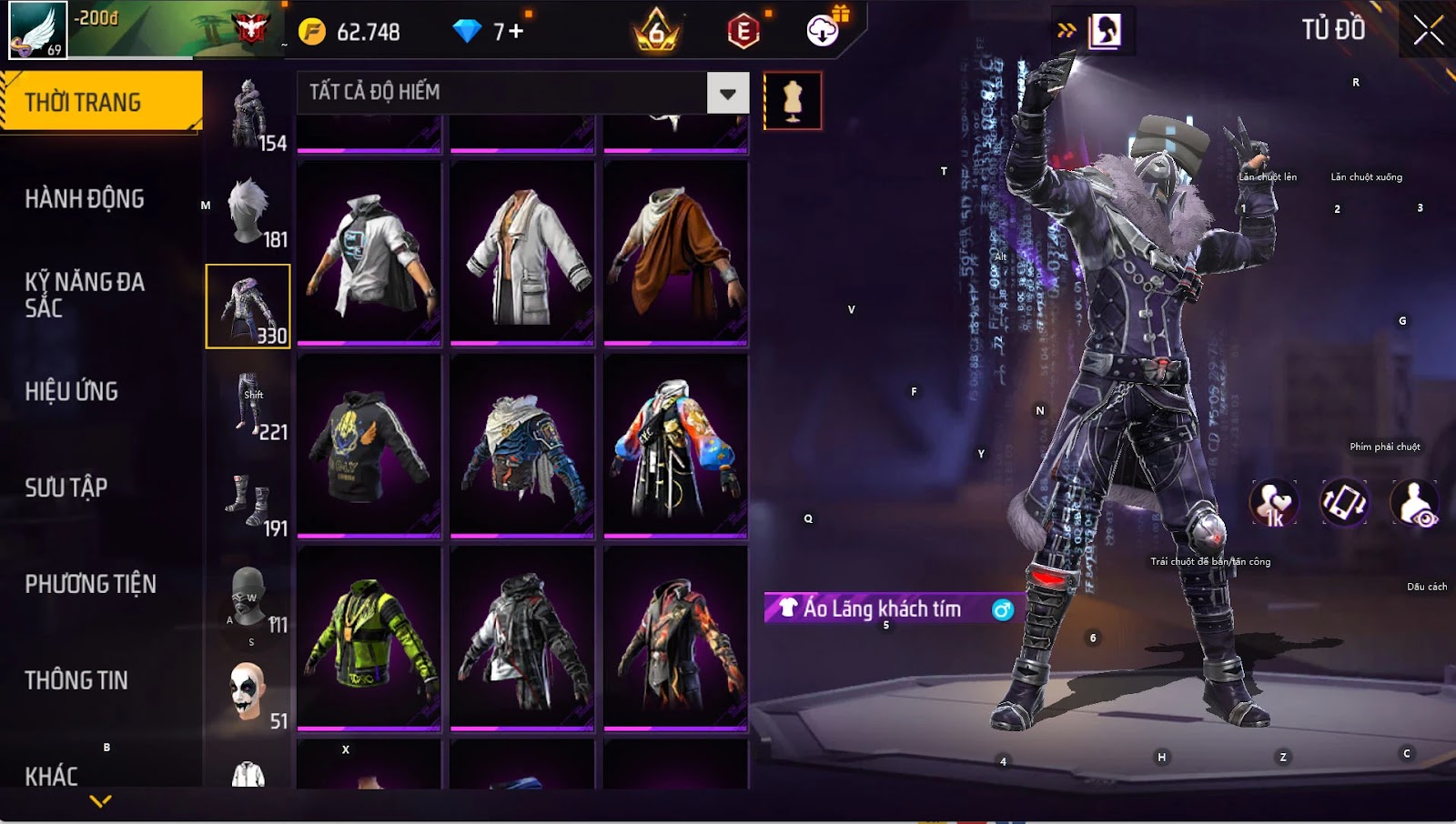1456x824 pixels.
Task: Show the THÔNG TIN section
Action: [x=76, y=680]
